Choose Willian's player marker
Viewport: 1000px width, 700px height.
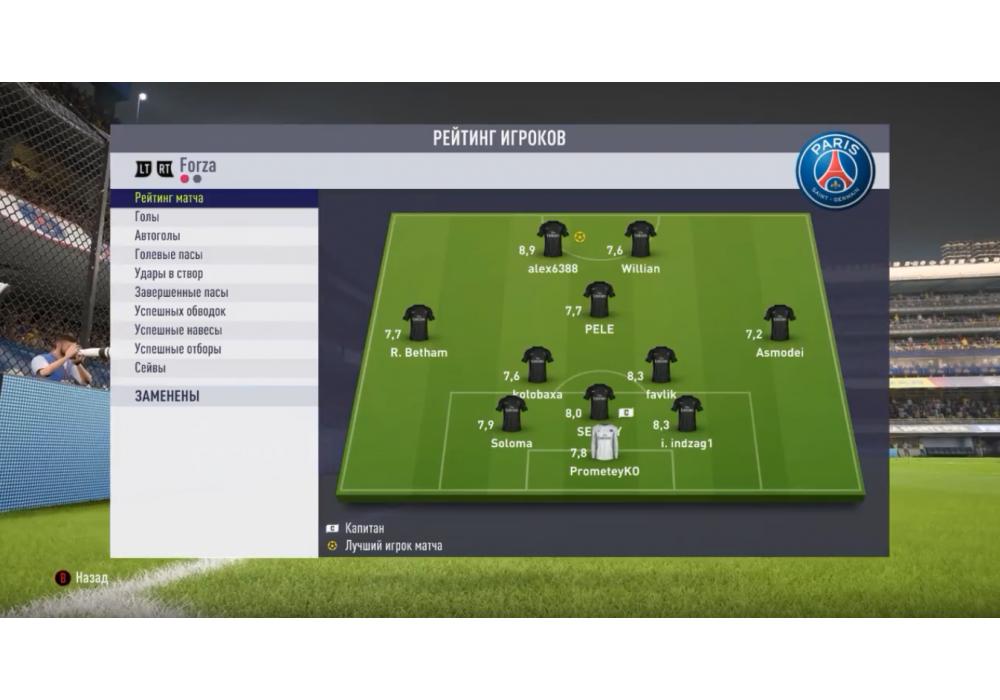point(640,240)
